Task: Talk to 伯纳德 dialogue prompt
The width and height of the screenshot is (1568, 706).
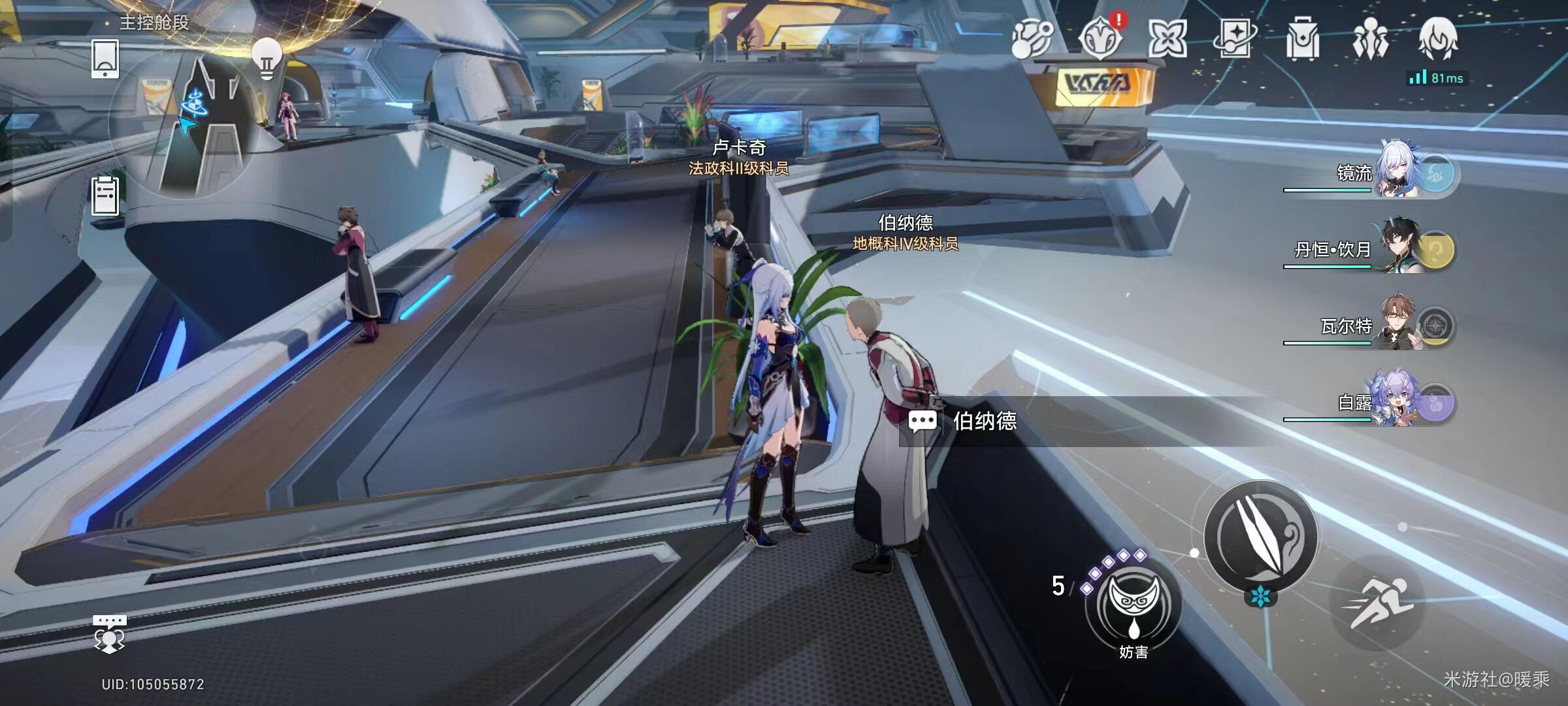Action: 984,422
